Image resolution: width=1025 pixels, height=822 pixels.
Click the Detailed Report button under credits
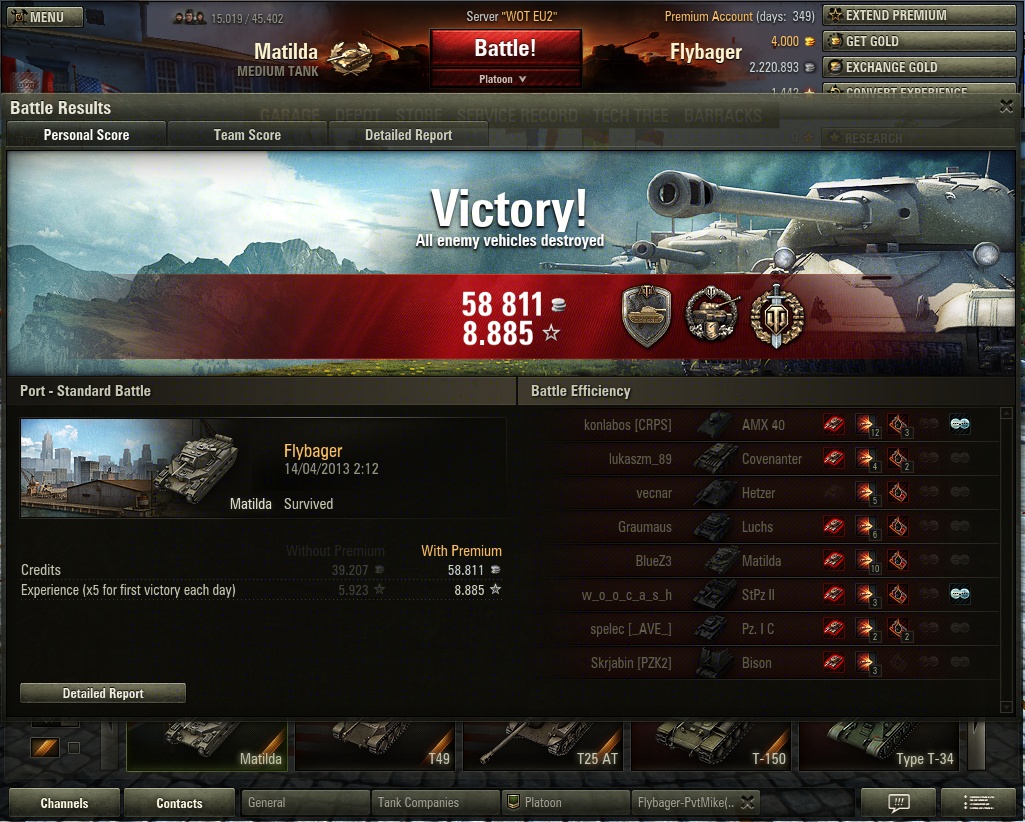point(103,693)
